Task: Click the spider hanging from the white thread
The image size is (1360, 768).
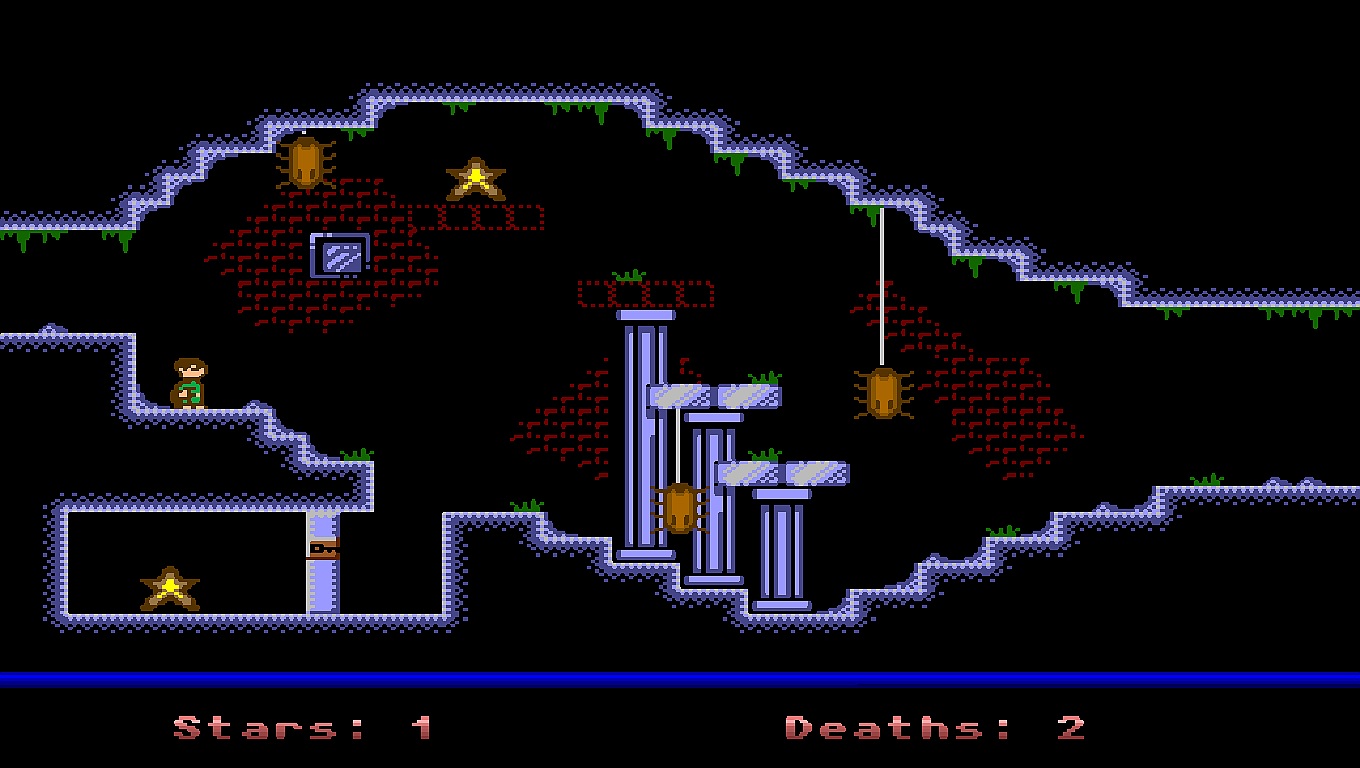Action: point(884,392)
